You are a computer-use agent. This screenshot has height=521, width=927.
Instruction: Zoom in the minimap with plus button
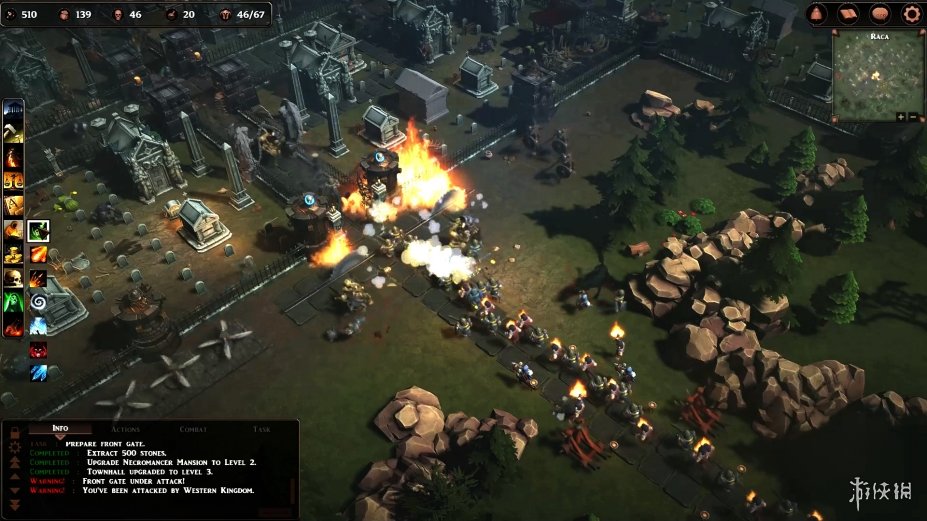pyautogui.click(x=900, y=117)
